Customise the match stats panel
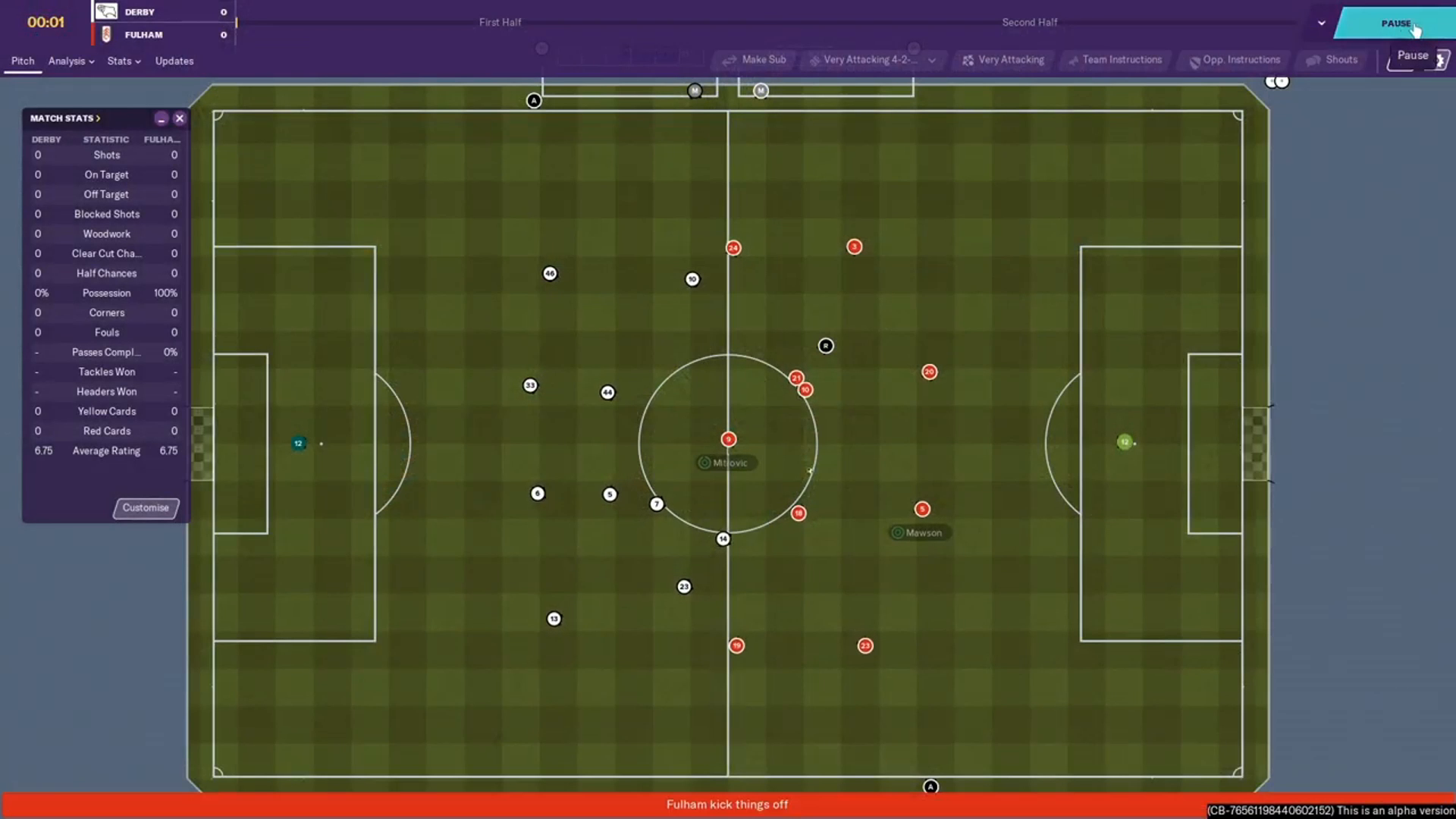This screenshot has width=1456, height=819. coord(146,508)
